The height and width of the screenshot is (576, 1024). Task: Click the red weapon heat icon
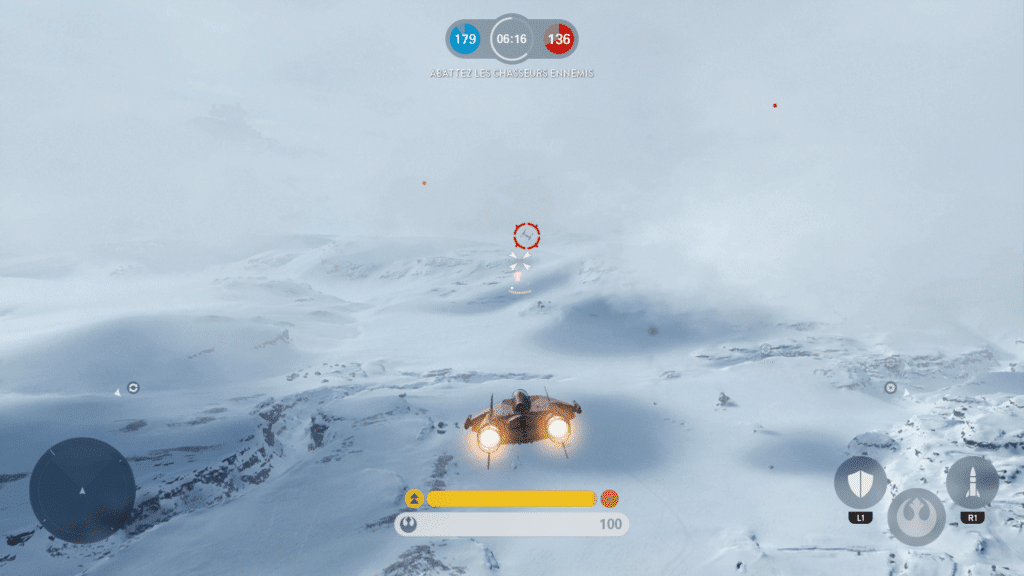pyautogui.click(x=609, y=498)
